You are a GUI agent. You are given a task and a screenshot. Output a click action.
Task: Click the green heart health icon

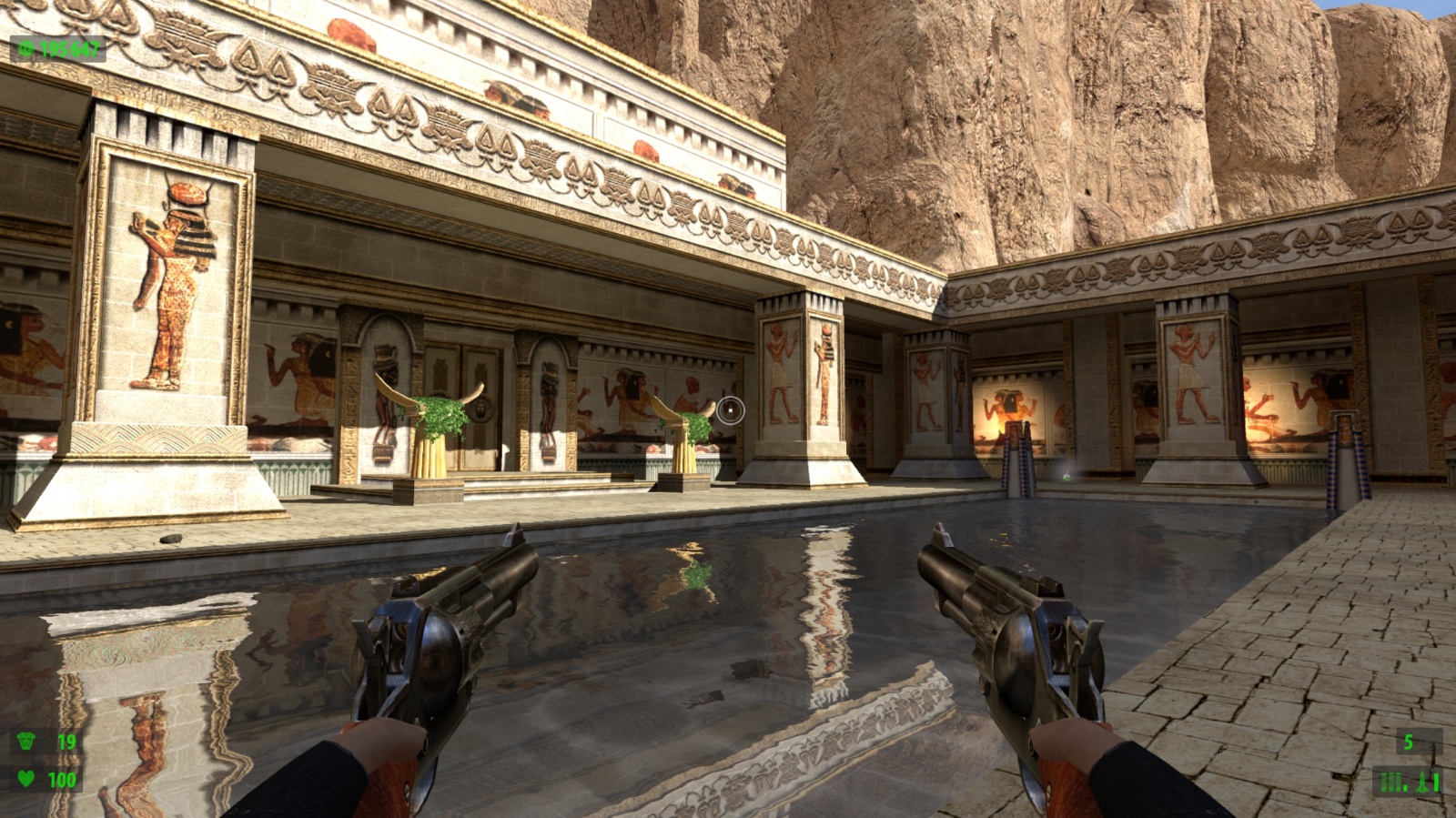tap(26, 779)
